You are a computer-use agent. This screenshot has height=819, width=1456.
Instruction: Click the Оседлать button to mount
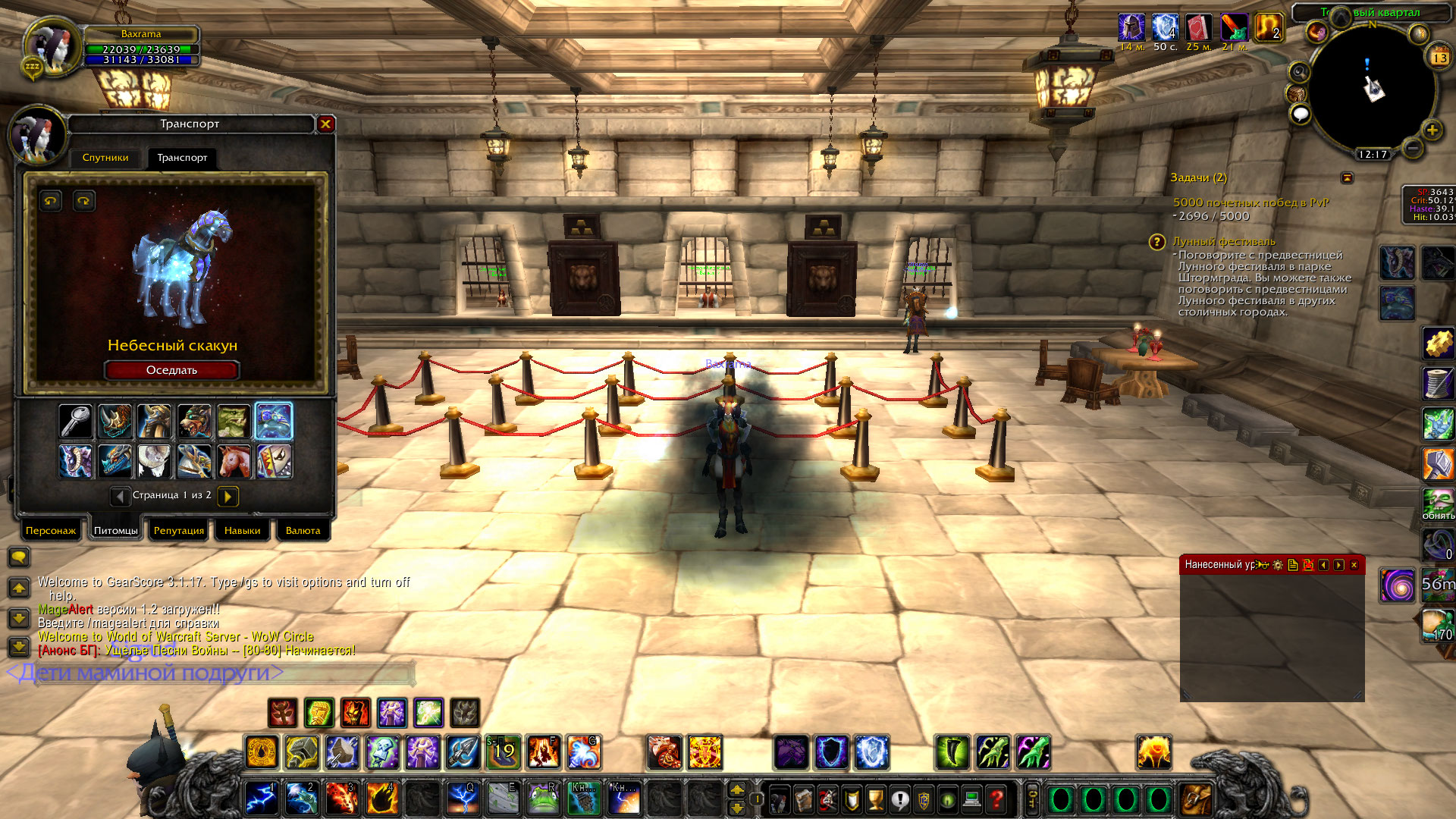(172, 370)
